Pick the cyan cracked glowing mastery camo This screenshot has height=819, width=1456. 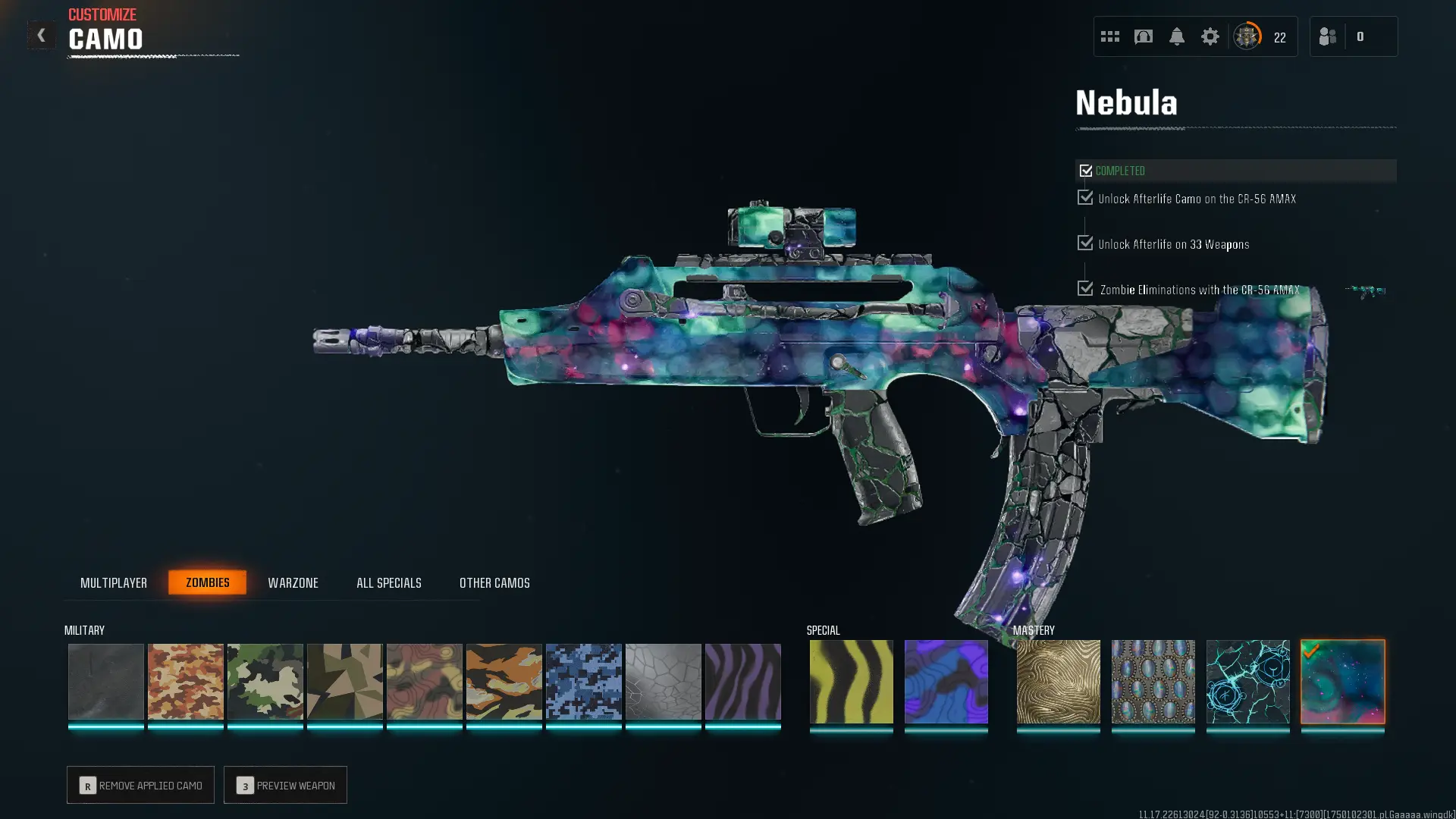(x=1247, y=681)
